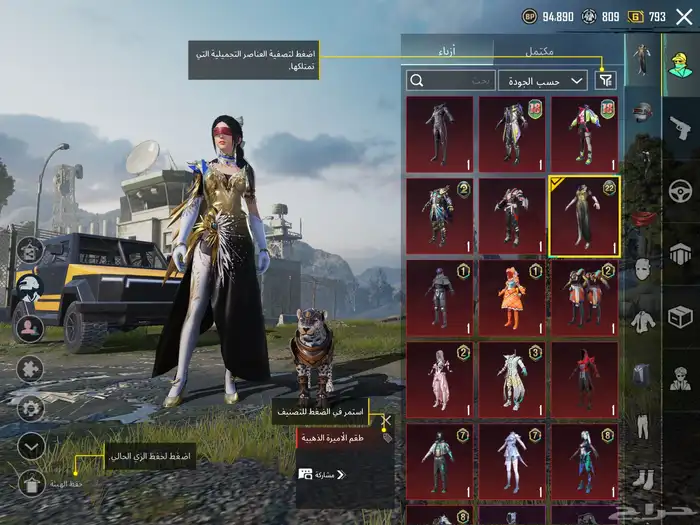Open the crate box category
Image resolution: width=700 pixels, height=525 pixels.
[681, 316]
